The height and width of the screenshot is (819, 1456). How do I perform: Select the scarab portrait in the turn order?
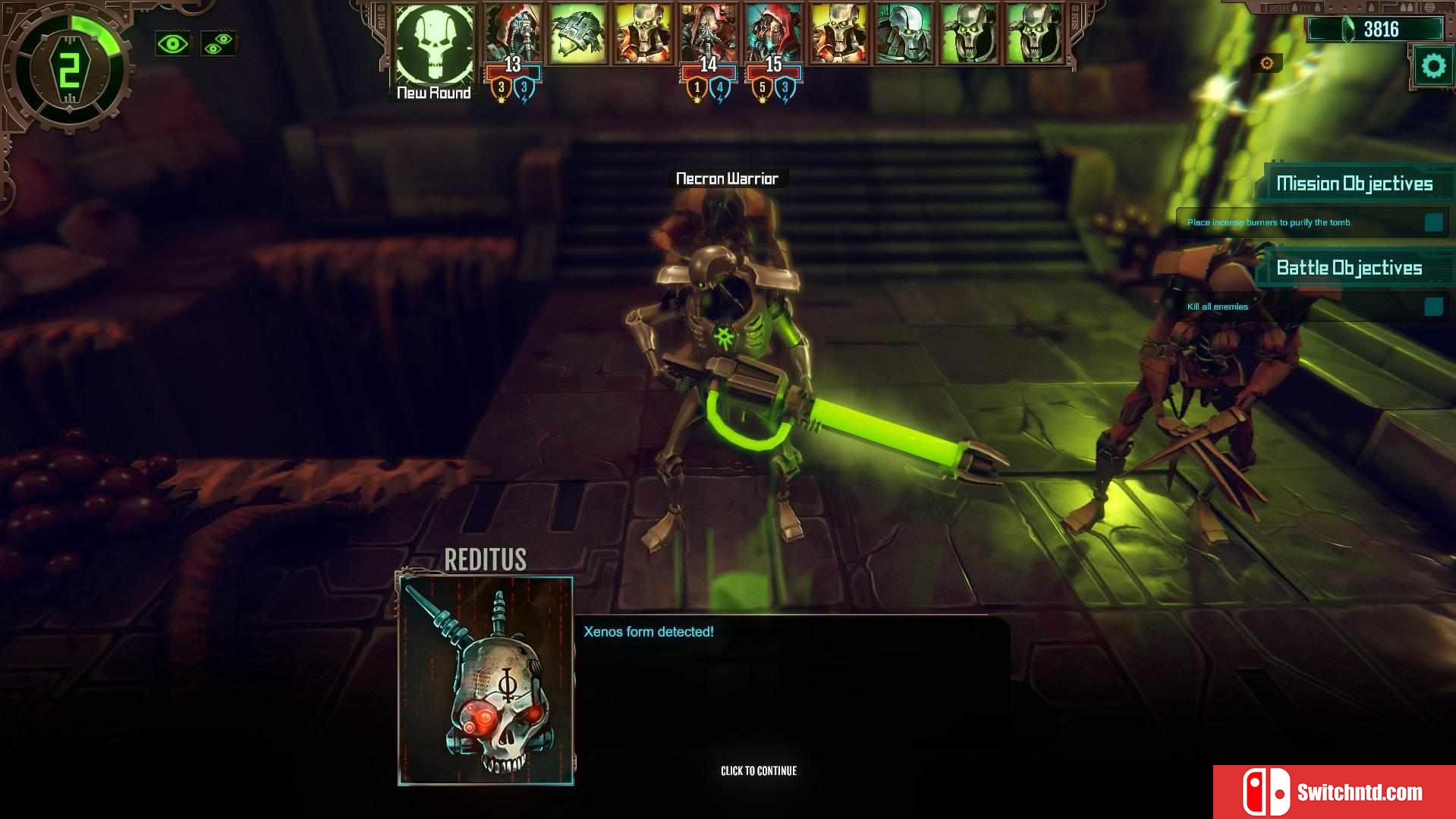tap(577, 34)
